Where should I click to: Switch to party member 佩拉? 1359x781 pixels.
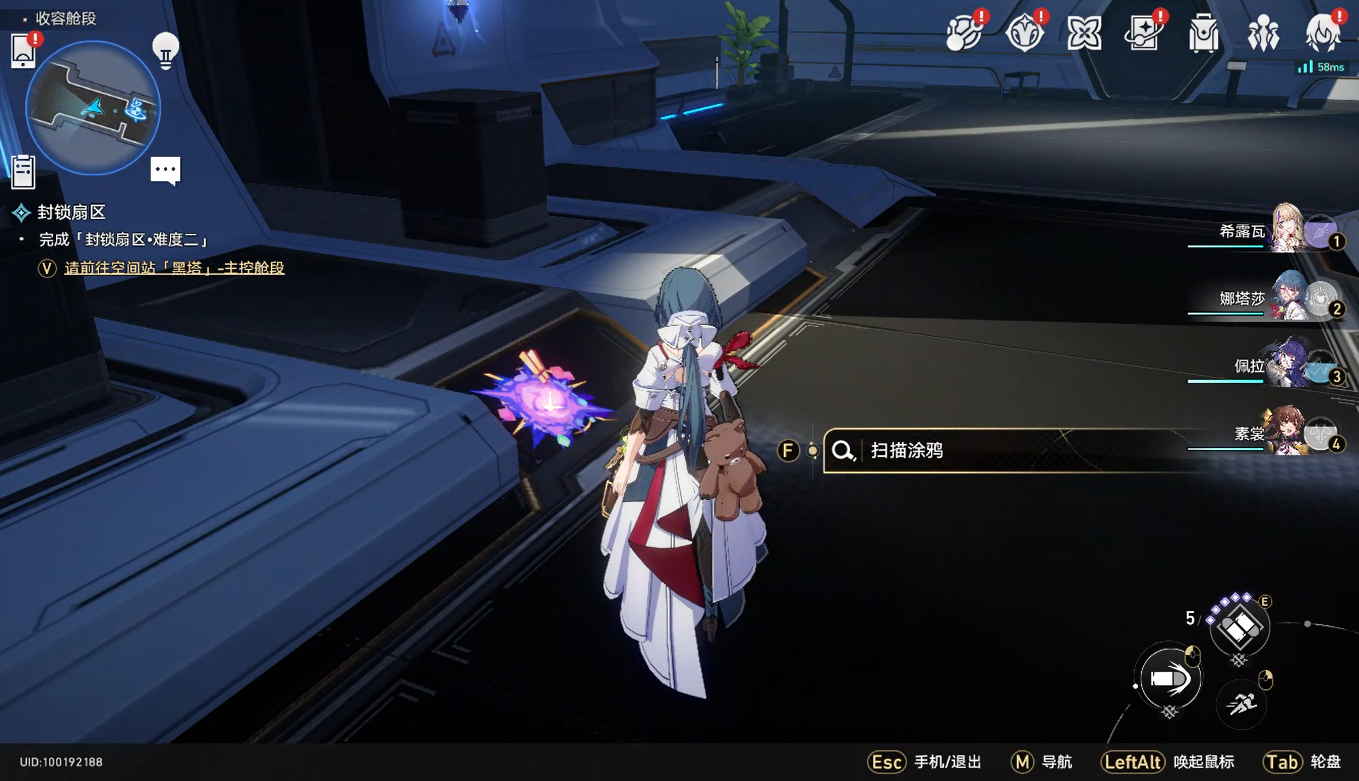[x=1287, y=365]
